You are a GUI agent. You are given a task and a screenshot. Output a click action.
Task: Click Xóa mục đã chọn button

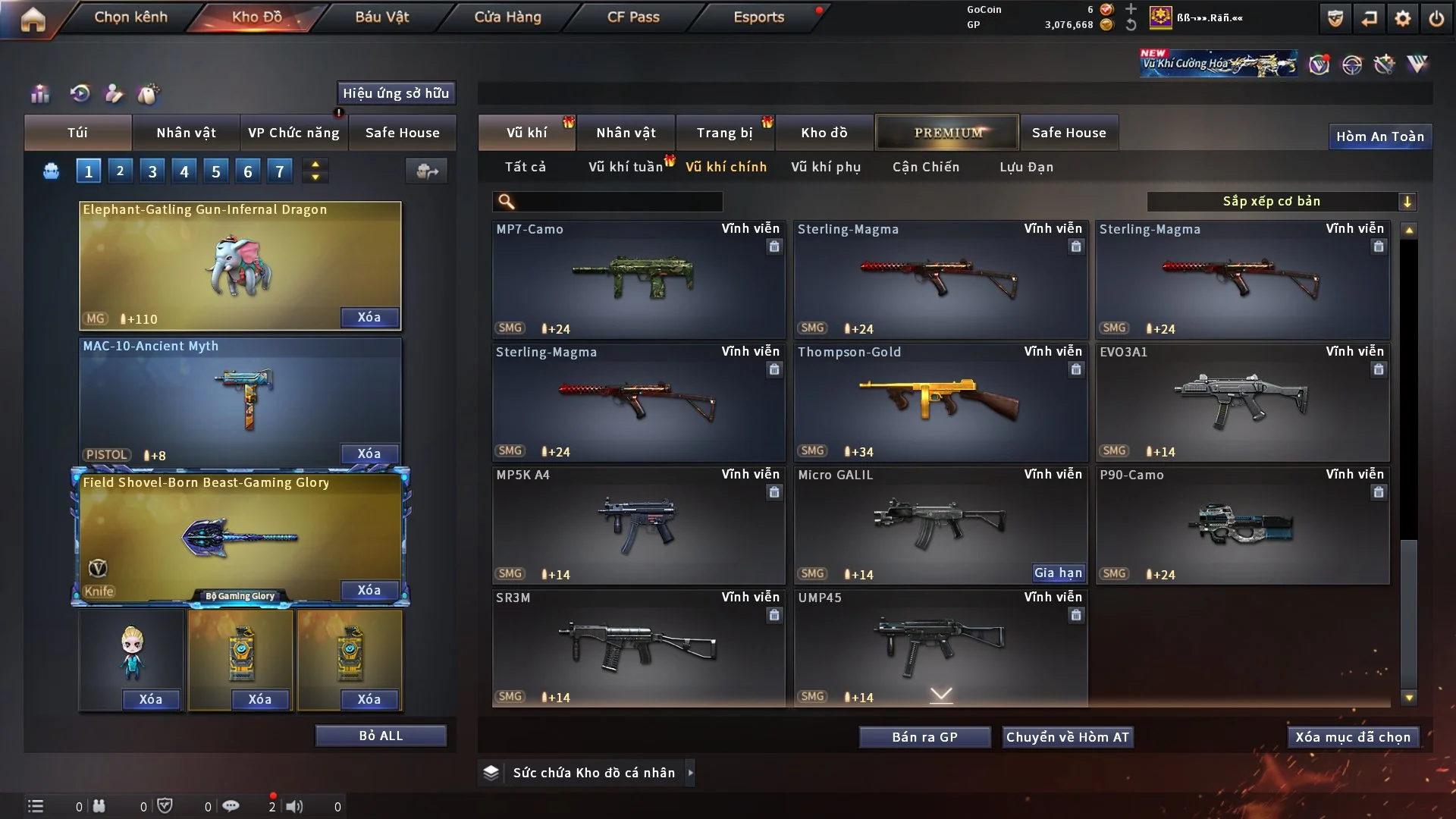1352,737
